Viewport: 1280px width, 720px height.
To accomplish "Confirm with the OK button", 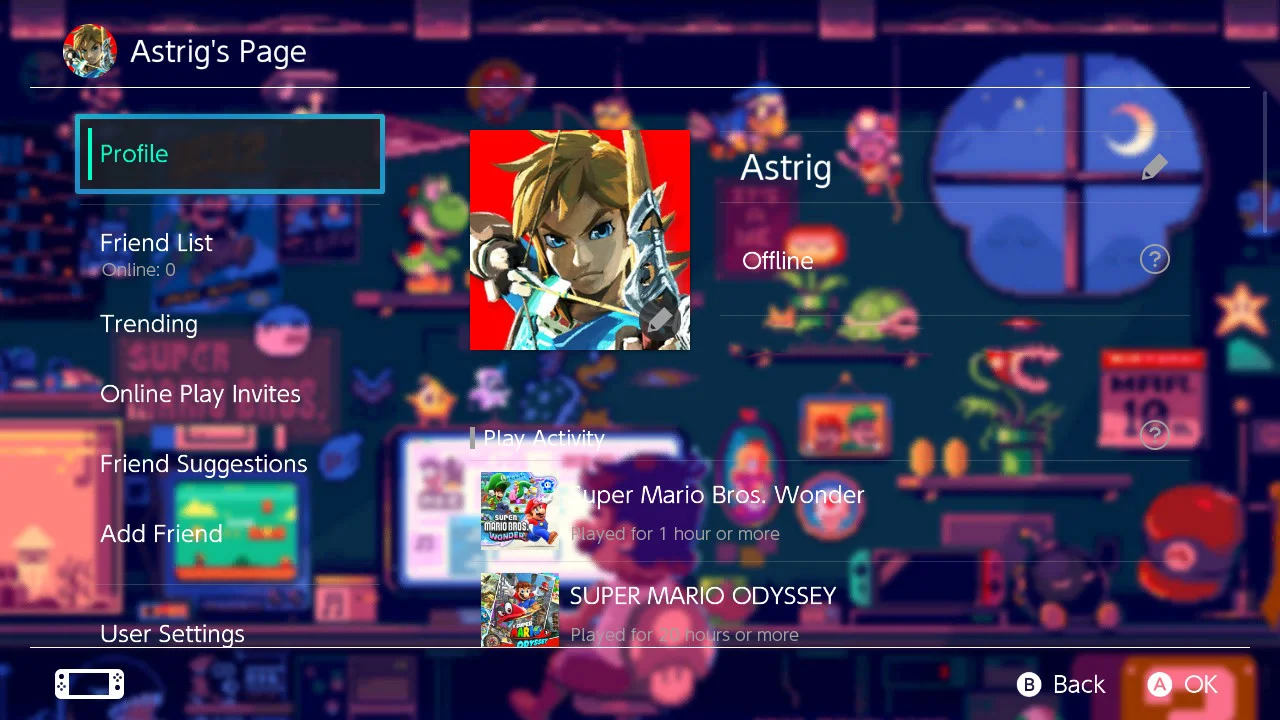I will [1183, 684].
